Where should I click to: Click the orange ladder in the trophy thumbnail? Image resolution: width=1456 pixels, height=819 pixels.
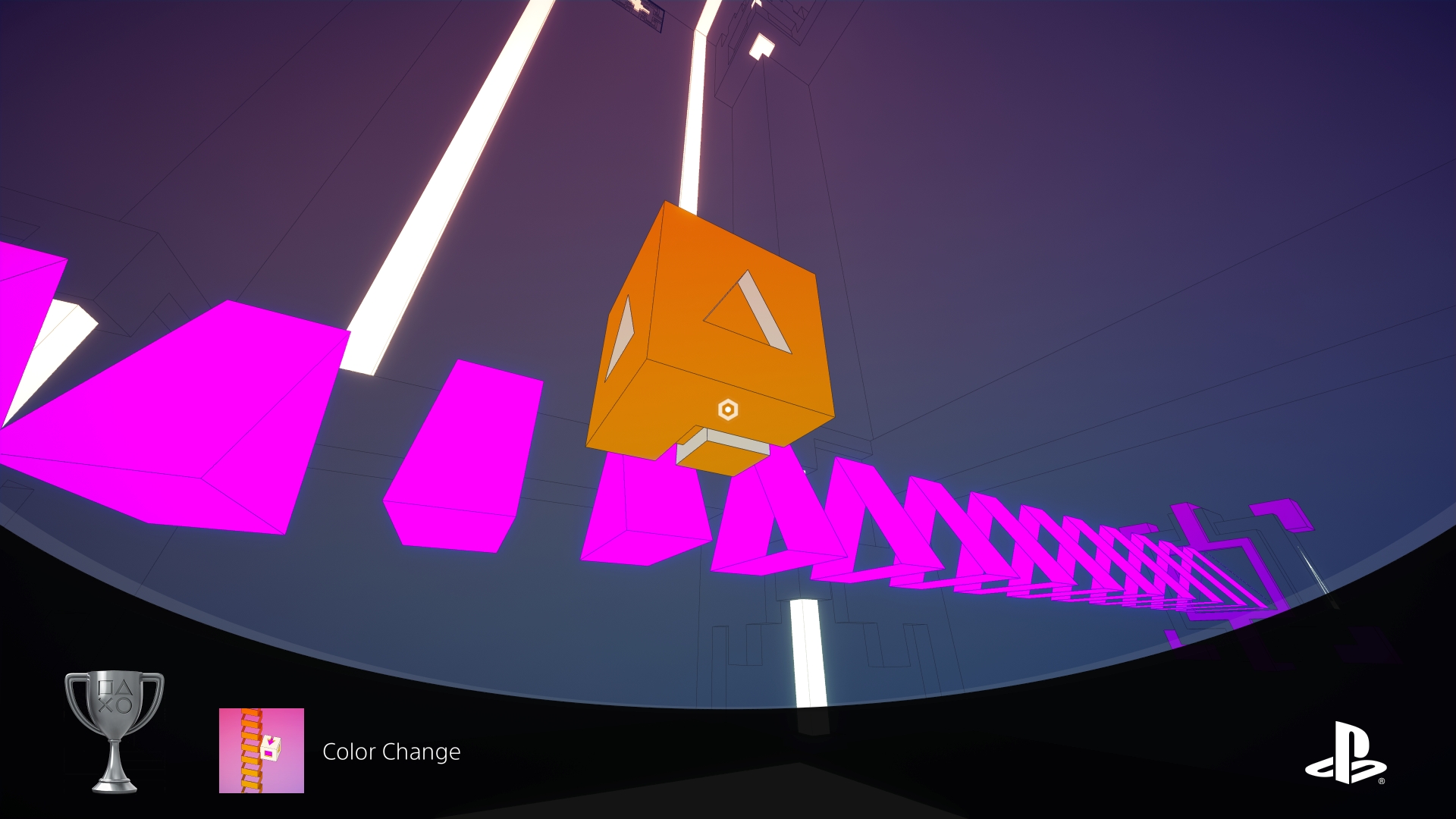click(x=252, y=751)
